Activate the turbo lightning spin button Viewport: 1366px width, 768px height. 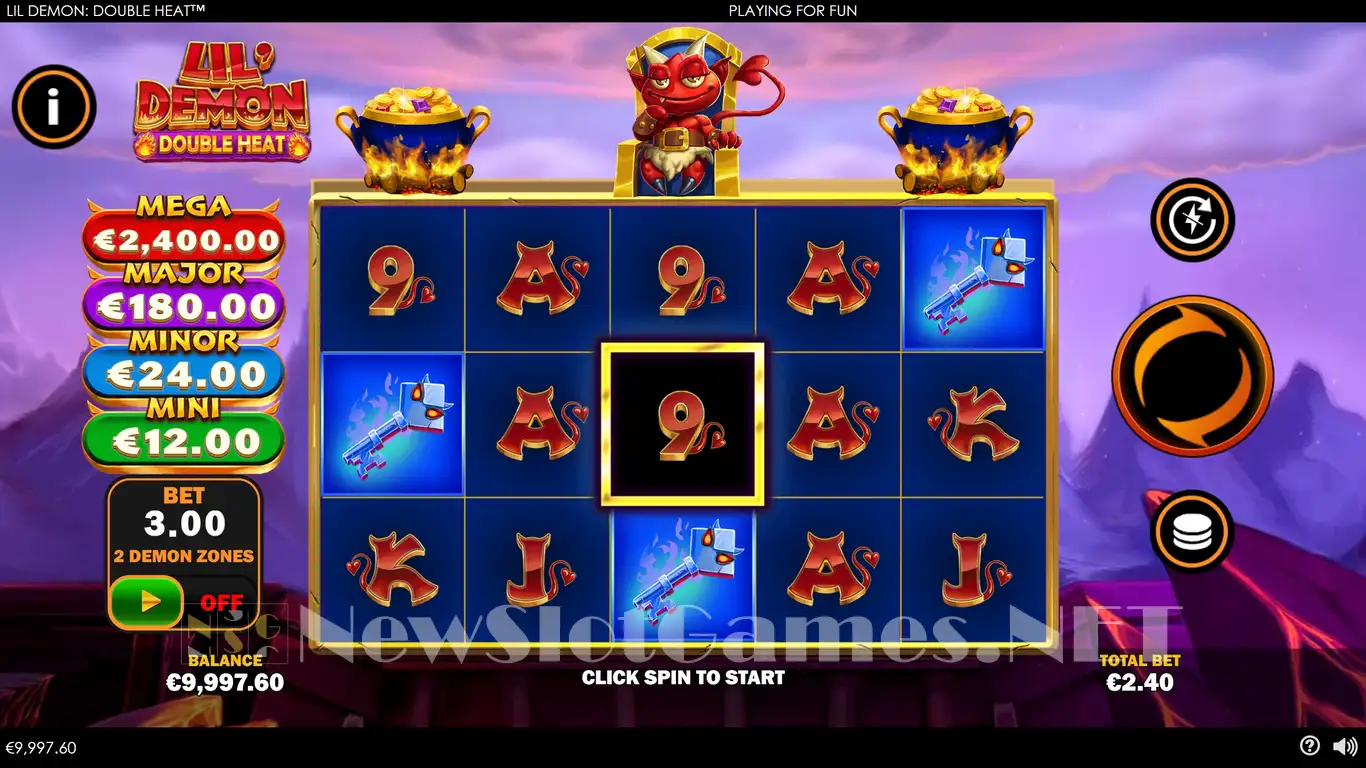click(1192, 220)
